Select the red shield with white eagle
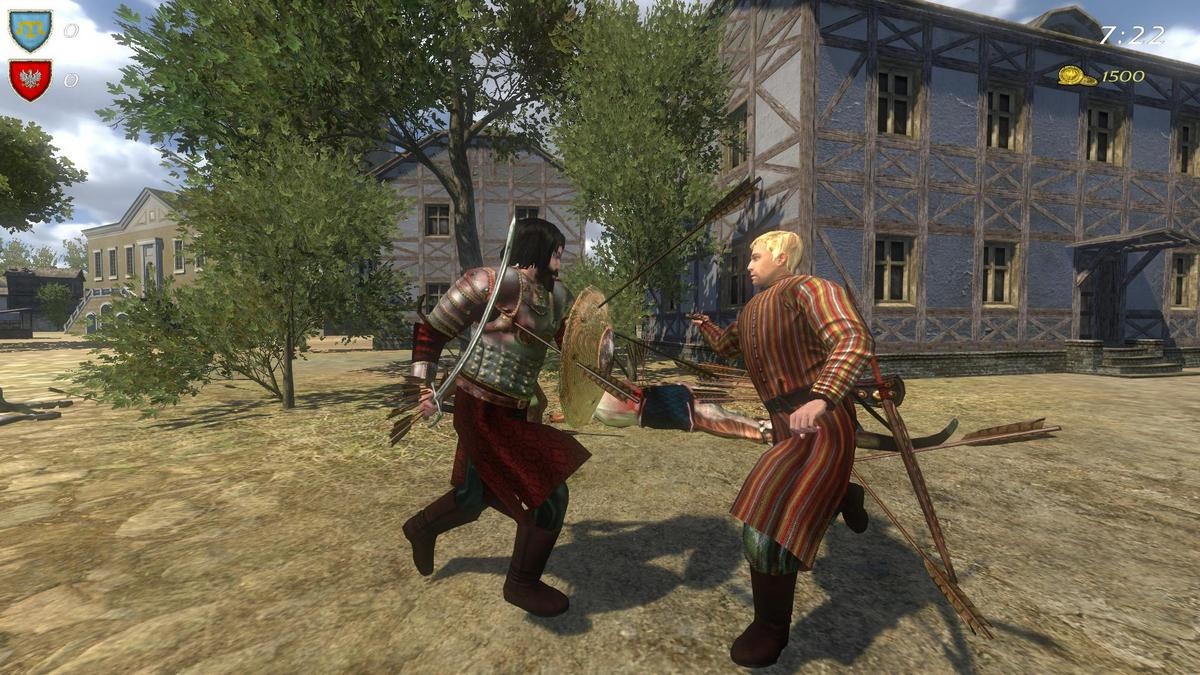 [30, 80]
